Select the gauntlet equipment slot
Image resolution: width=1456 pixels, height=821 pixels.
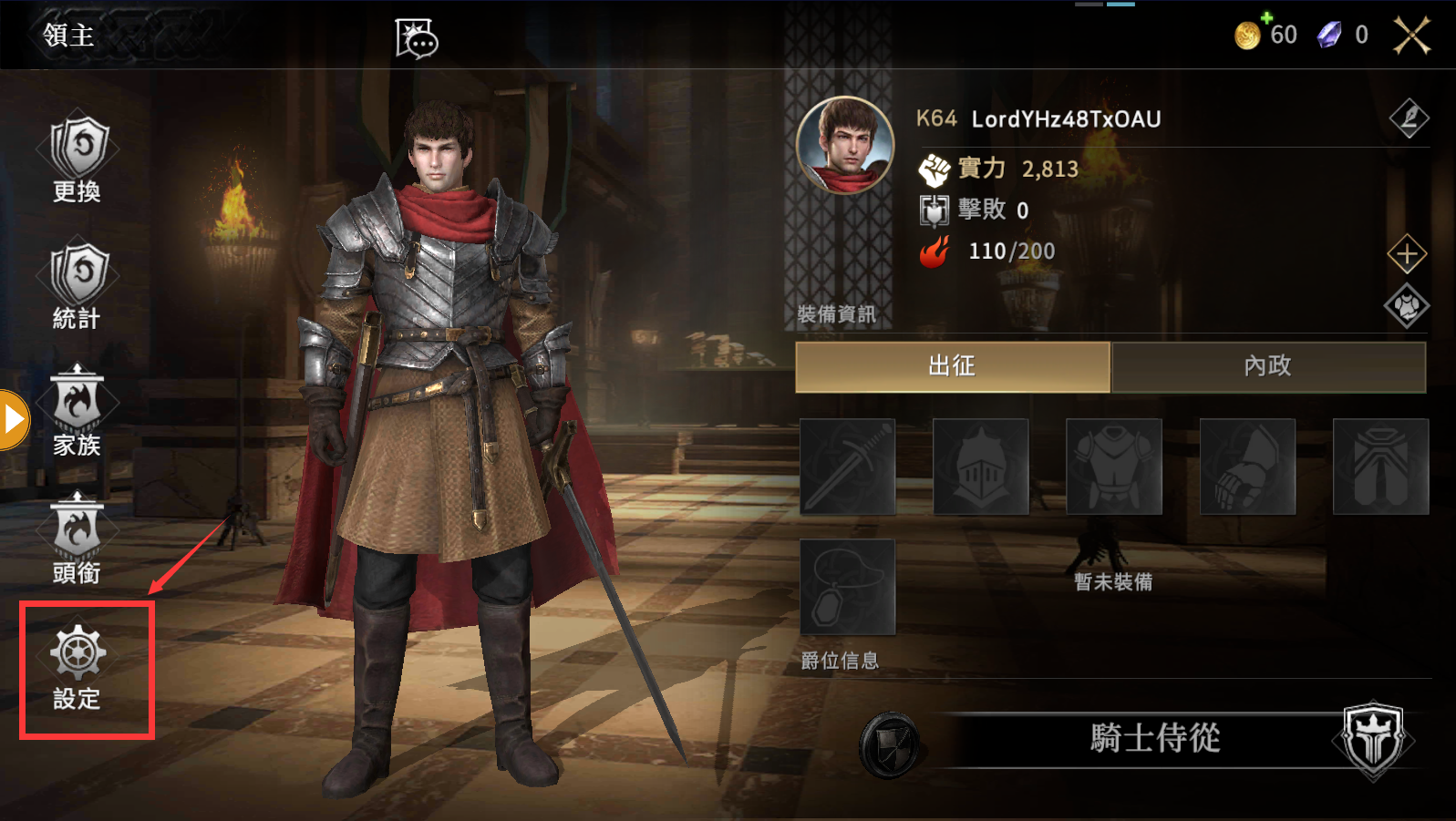click(x=1247, y=467)
